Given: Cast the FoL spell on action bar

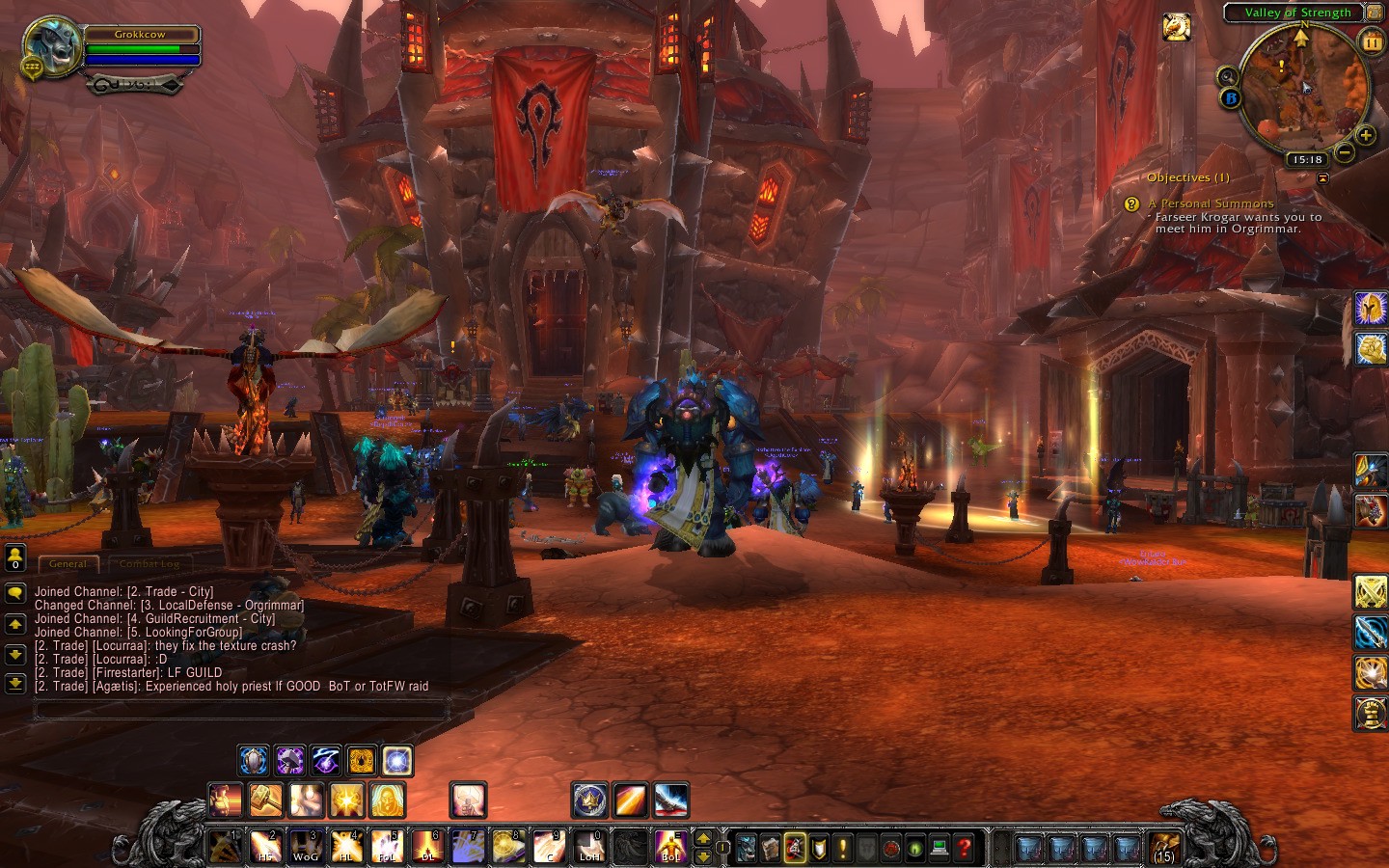Looking at the screenshot, I should tap(386, 847).
